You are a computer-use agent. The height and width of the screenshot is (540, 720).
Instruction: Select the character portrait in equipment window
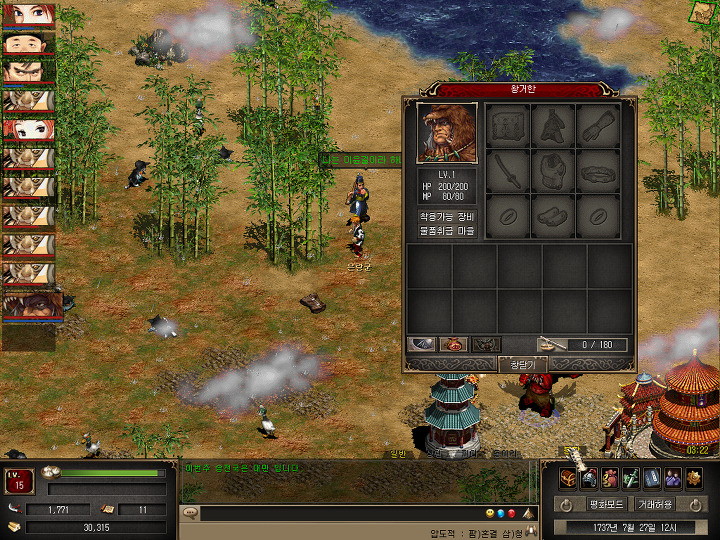pos(447,132)
